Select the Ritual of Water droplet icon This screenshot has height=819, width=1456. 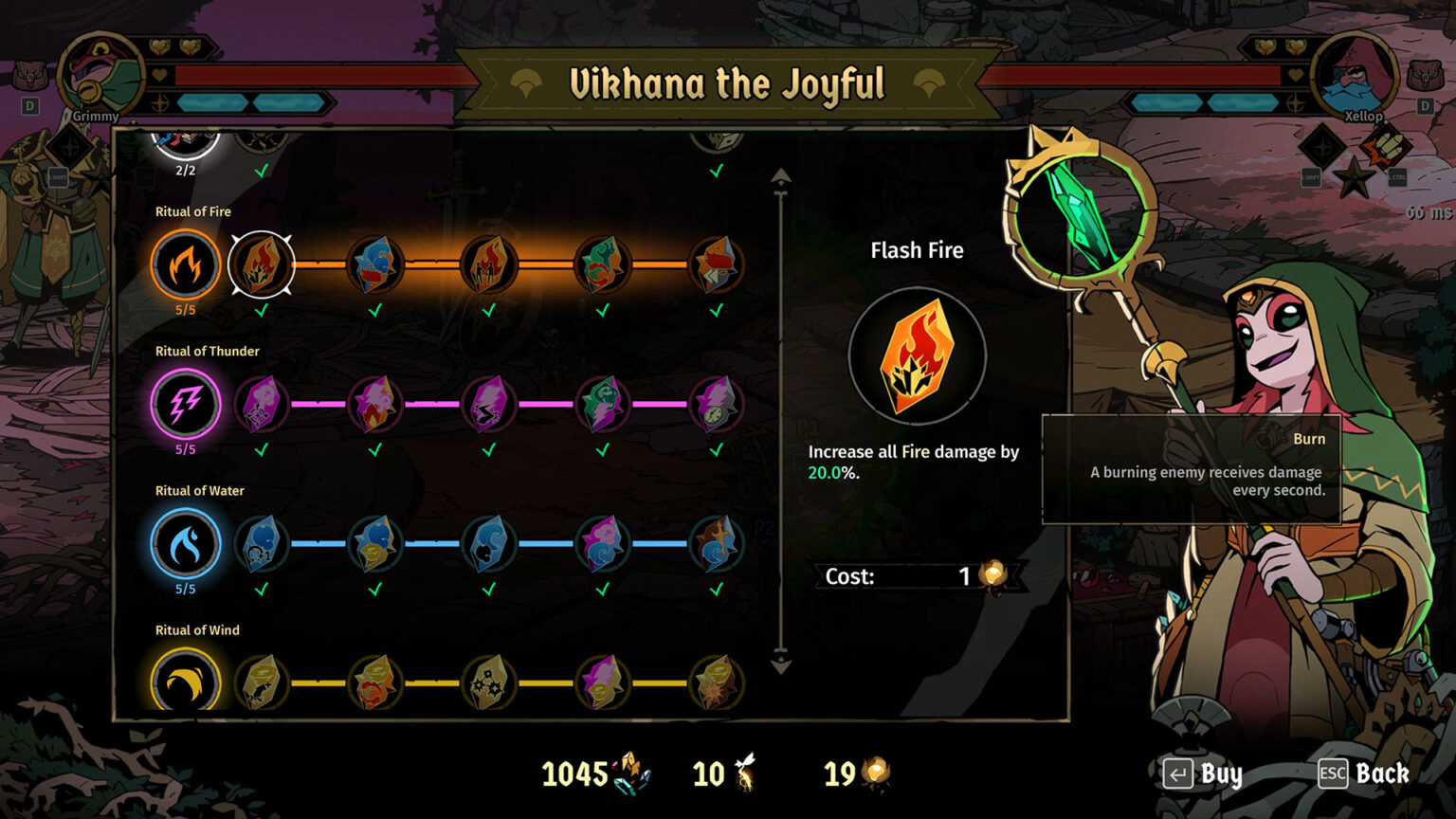point(186,544)
